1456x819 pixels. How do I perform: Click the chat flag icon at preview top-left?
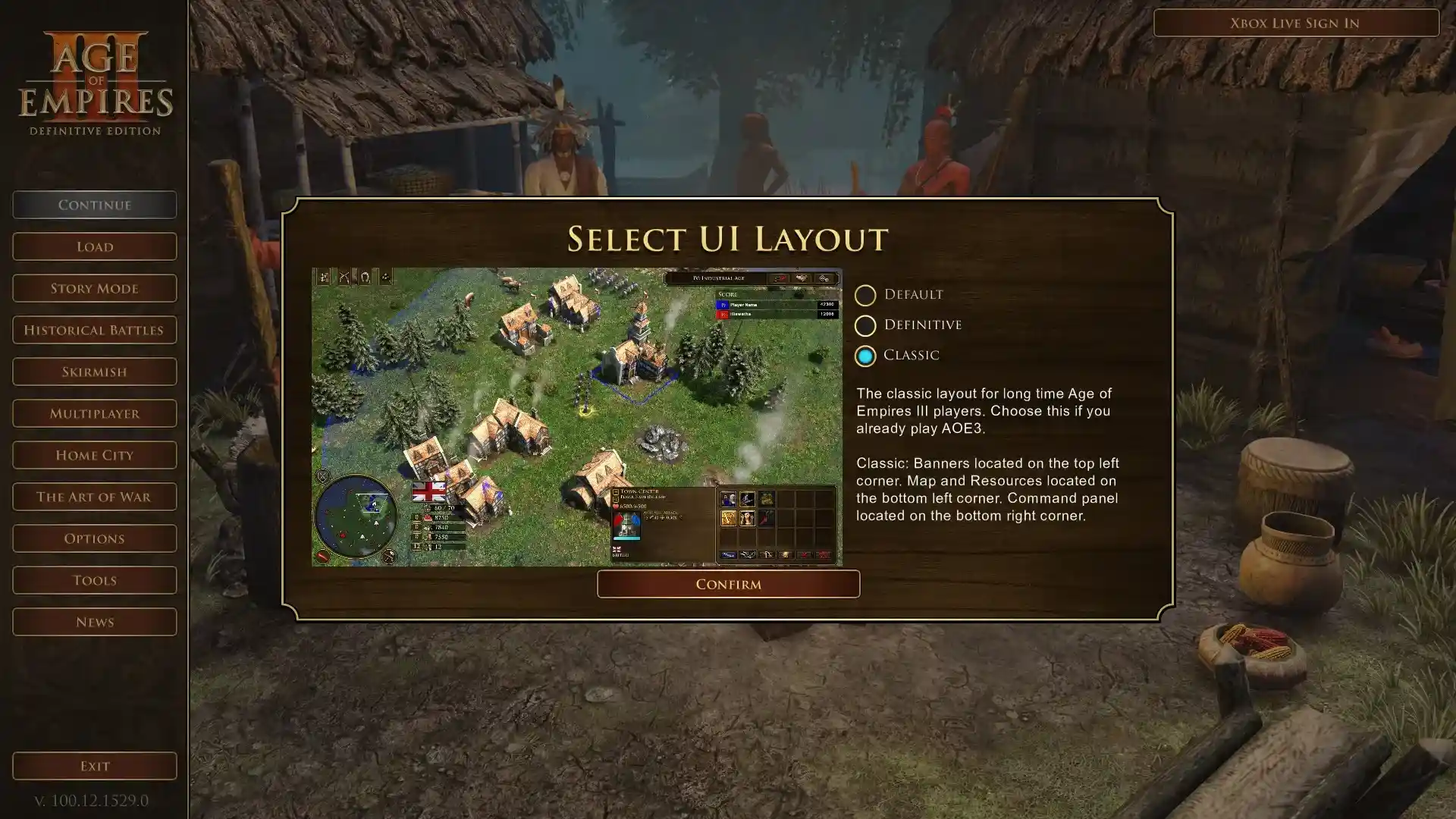pos(322,277)
